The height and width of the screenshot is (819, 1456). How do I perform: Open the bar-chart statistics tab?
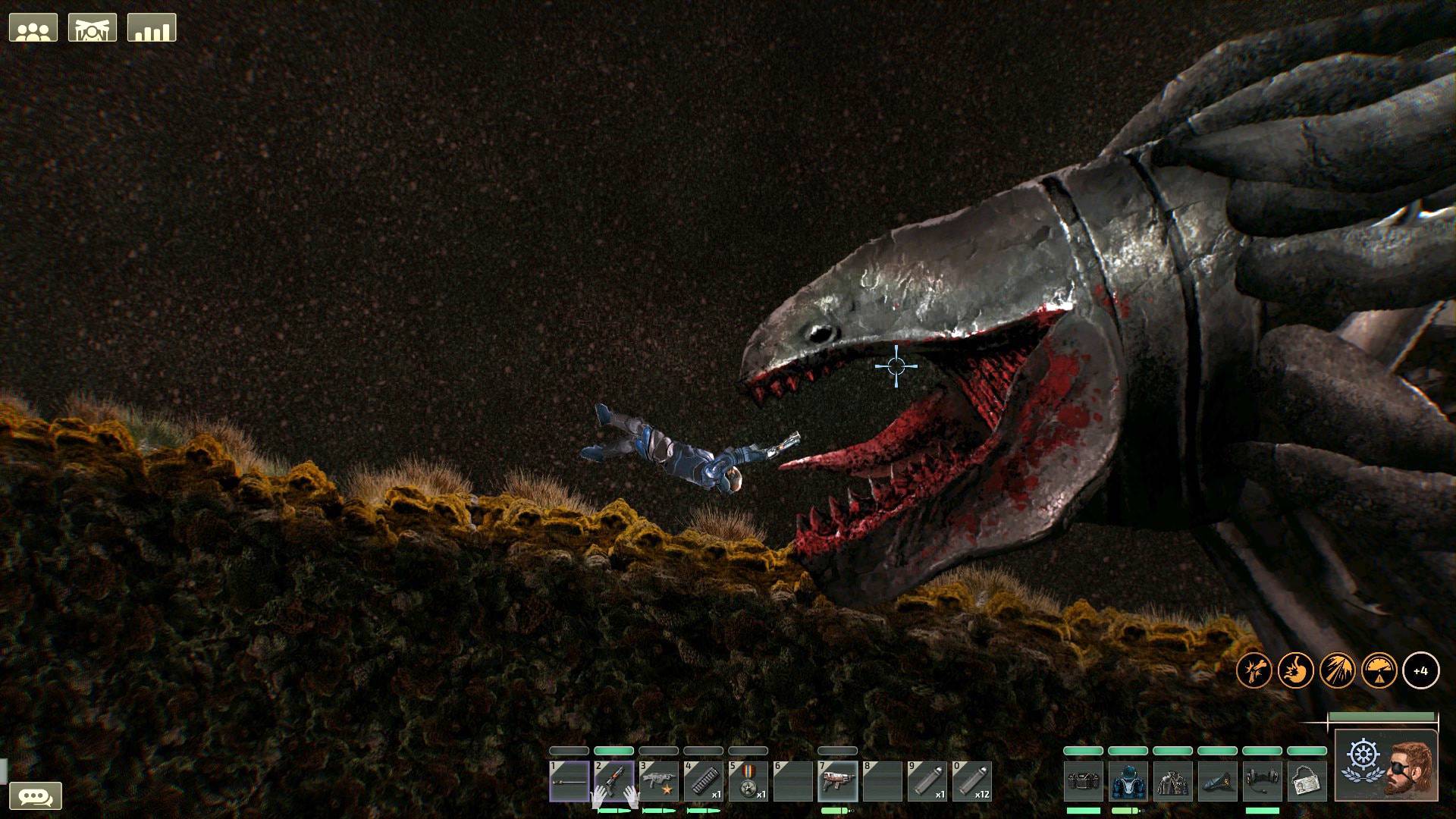click(x=152, y=28)
